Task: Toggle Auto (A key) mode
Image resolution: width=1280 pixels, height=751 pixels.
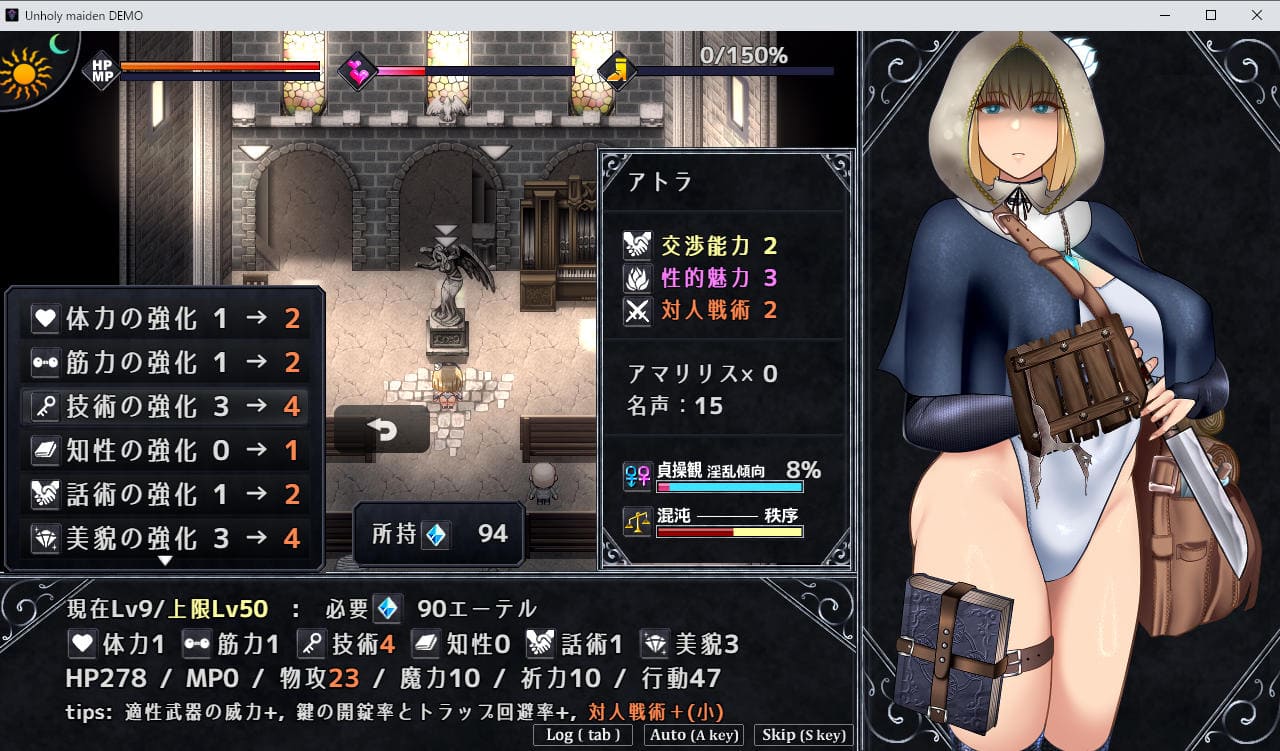Action: coord(693,735)
